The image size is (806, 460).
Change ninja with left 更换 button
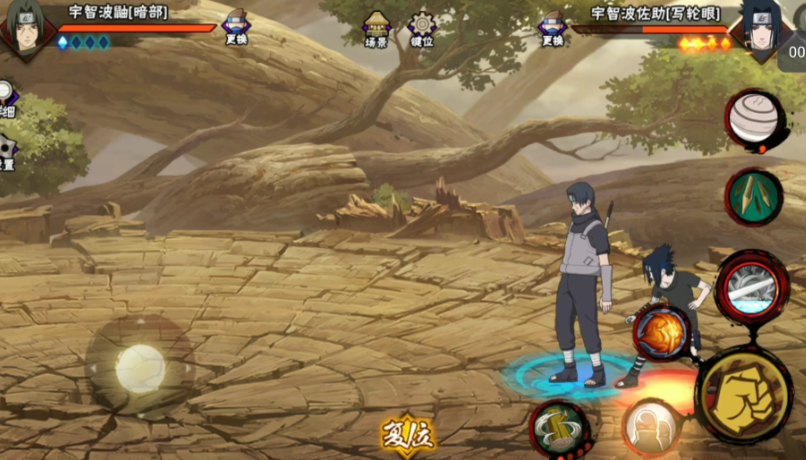pyautogui.click(x=236, y=28)
